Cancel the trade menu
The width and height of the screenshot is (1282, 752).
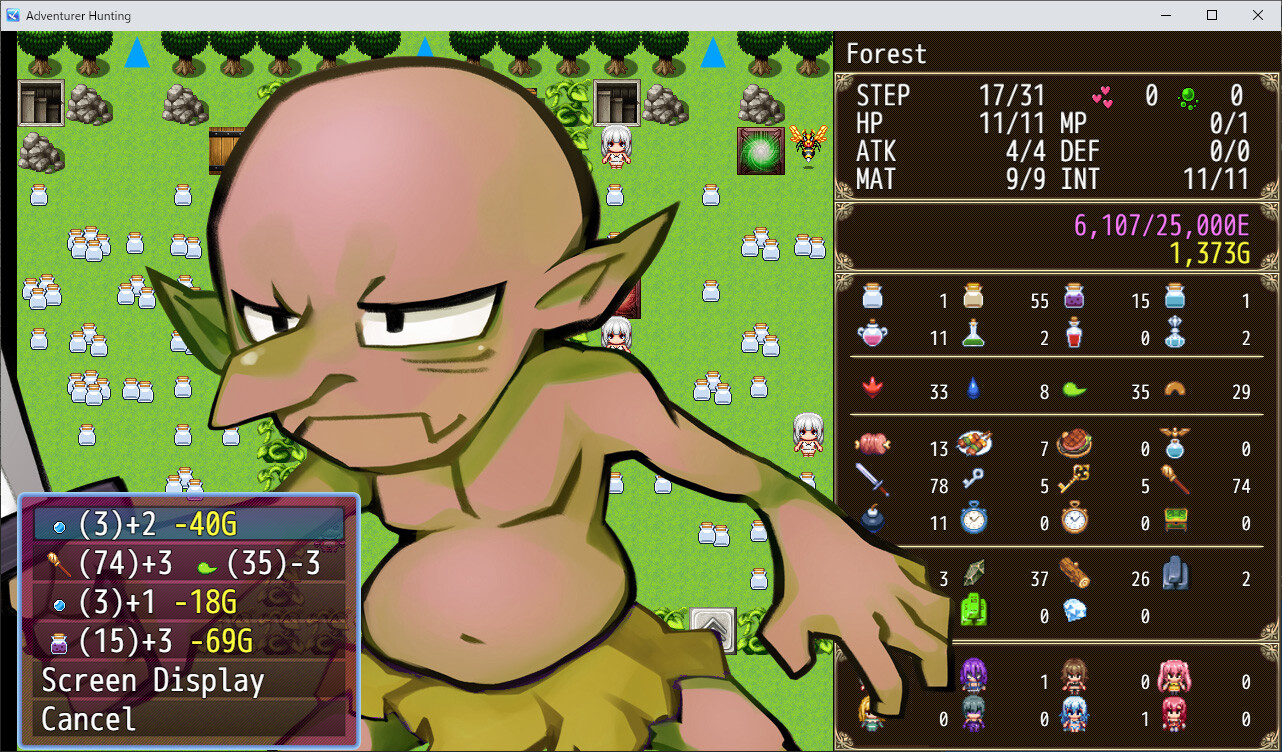point(188,719)
